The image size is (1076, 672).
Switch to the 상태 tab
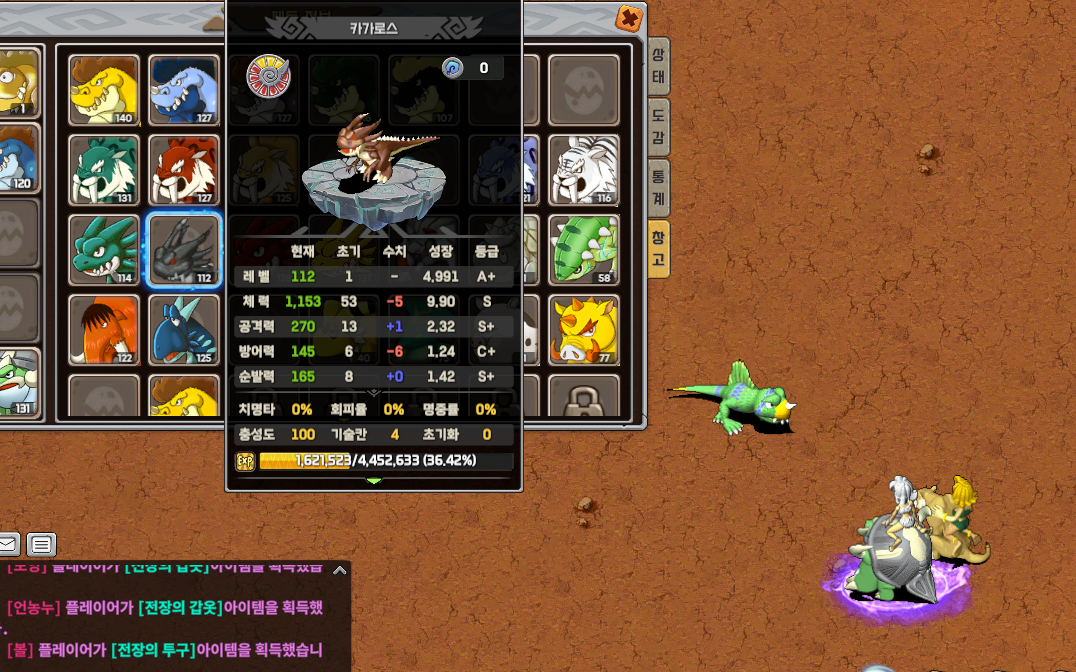[x=658, y=67]
